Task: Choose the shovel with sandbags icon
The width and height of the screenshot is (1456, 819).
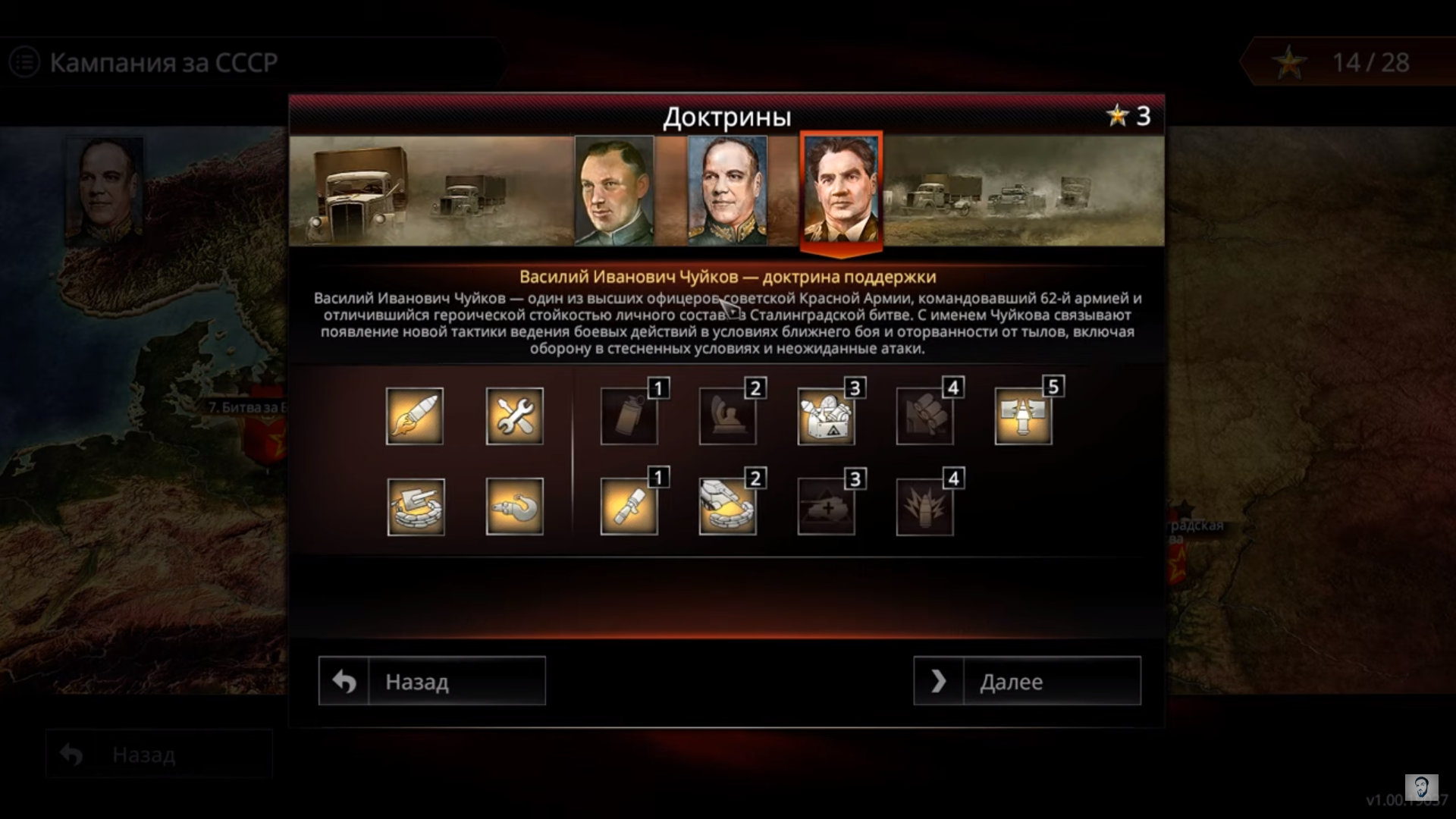Action: pos(416,507)
